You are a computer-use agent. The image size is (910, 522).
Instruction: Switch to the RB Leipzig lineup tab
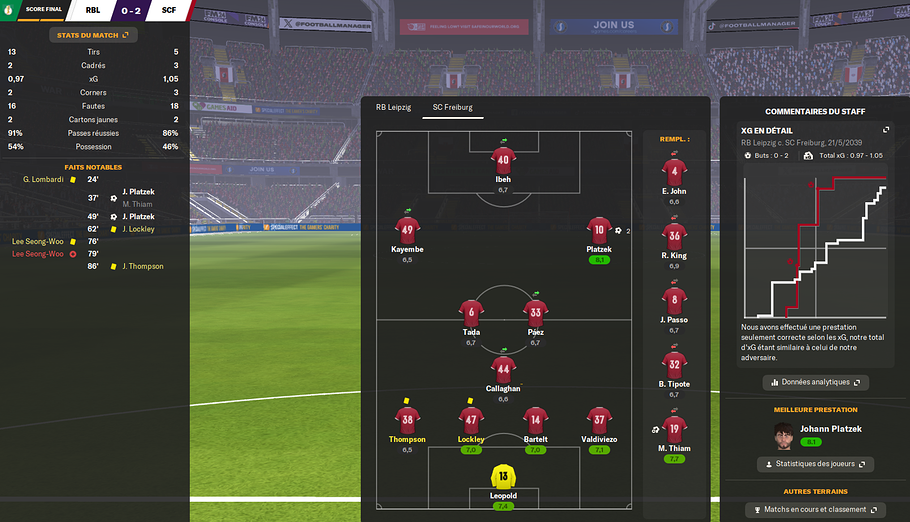point(395,107)
